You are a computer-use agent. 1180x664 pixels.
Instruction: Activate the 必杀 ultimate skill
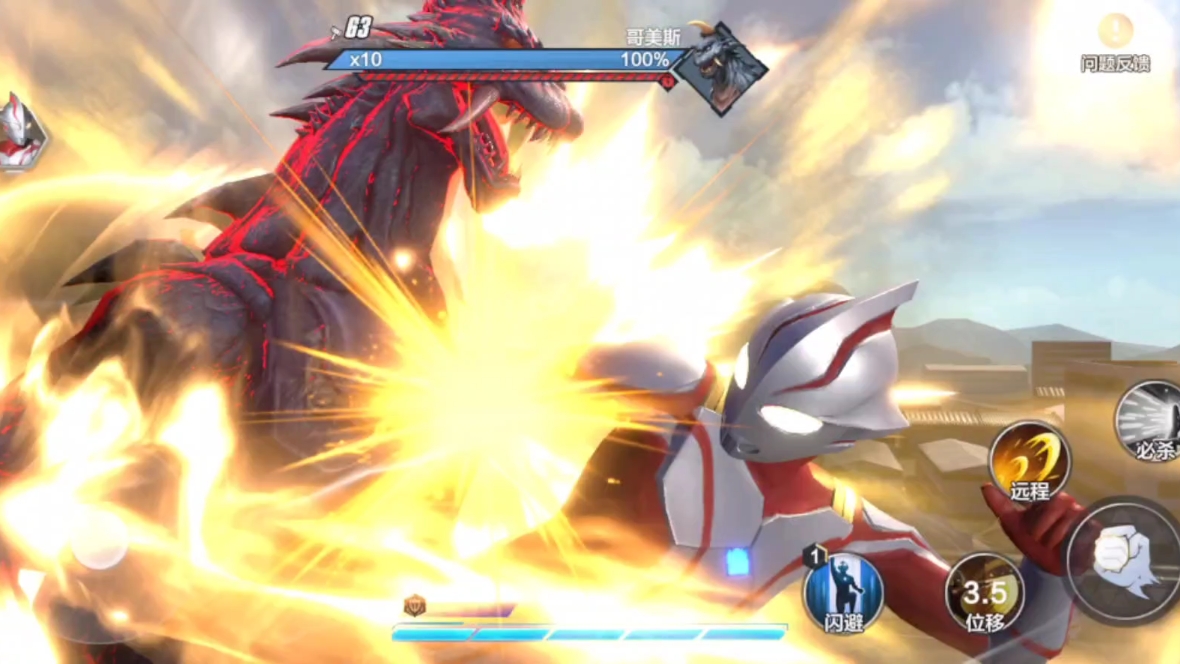point(1152,420)
